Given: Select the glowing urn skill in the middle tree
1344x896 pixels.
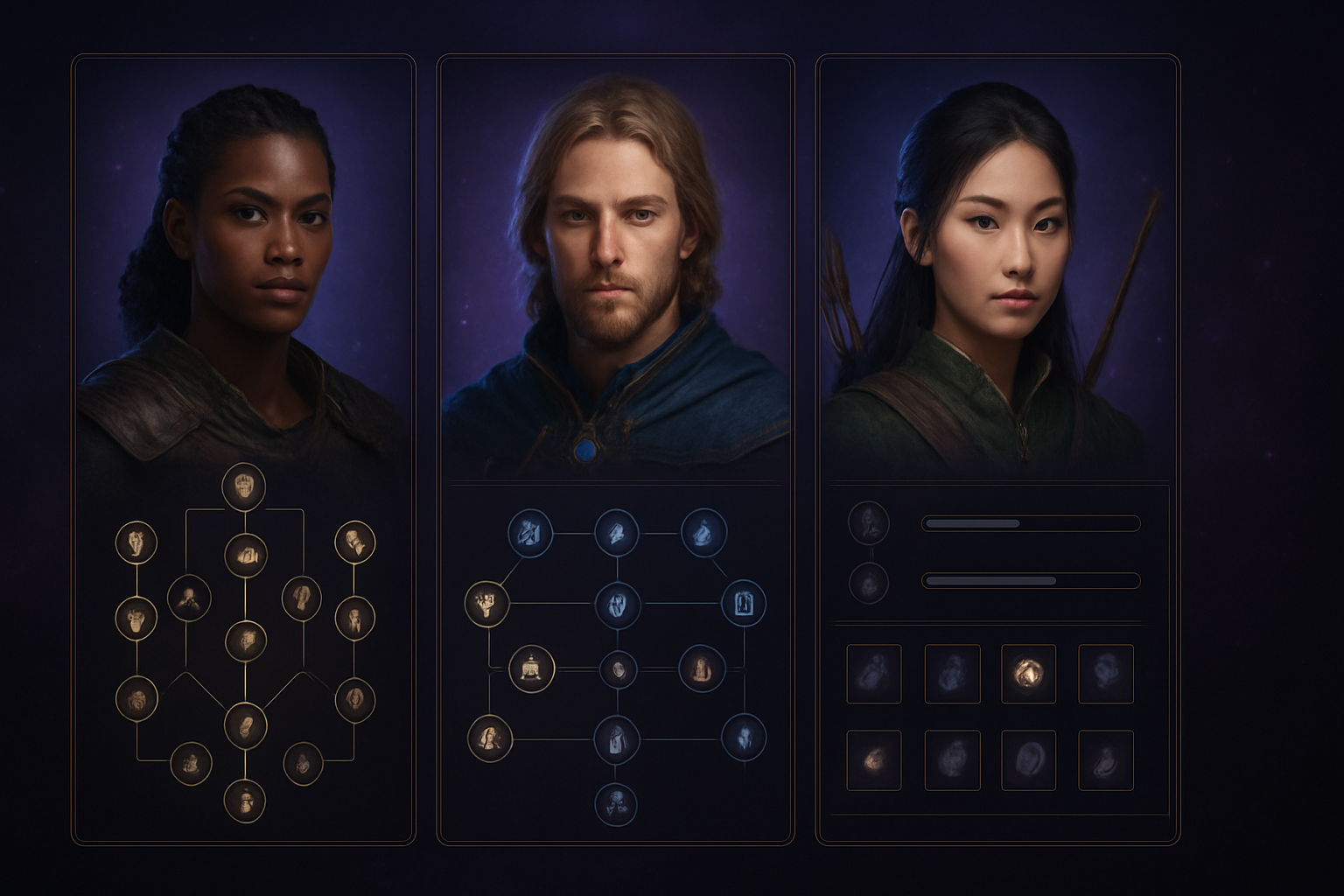Looking at the screenshot, I should click(532, 668).
